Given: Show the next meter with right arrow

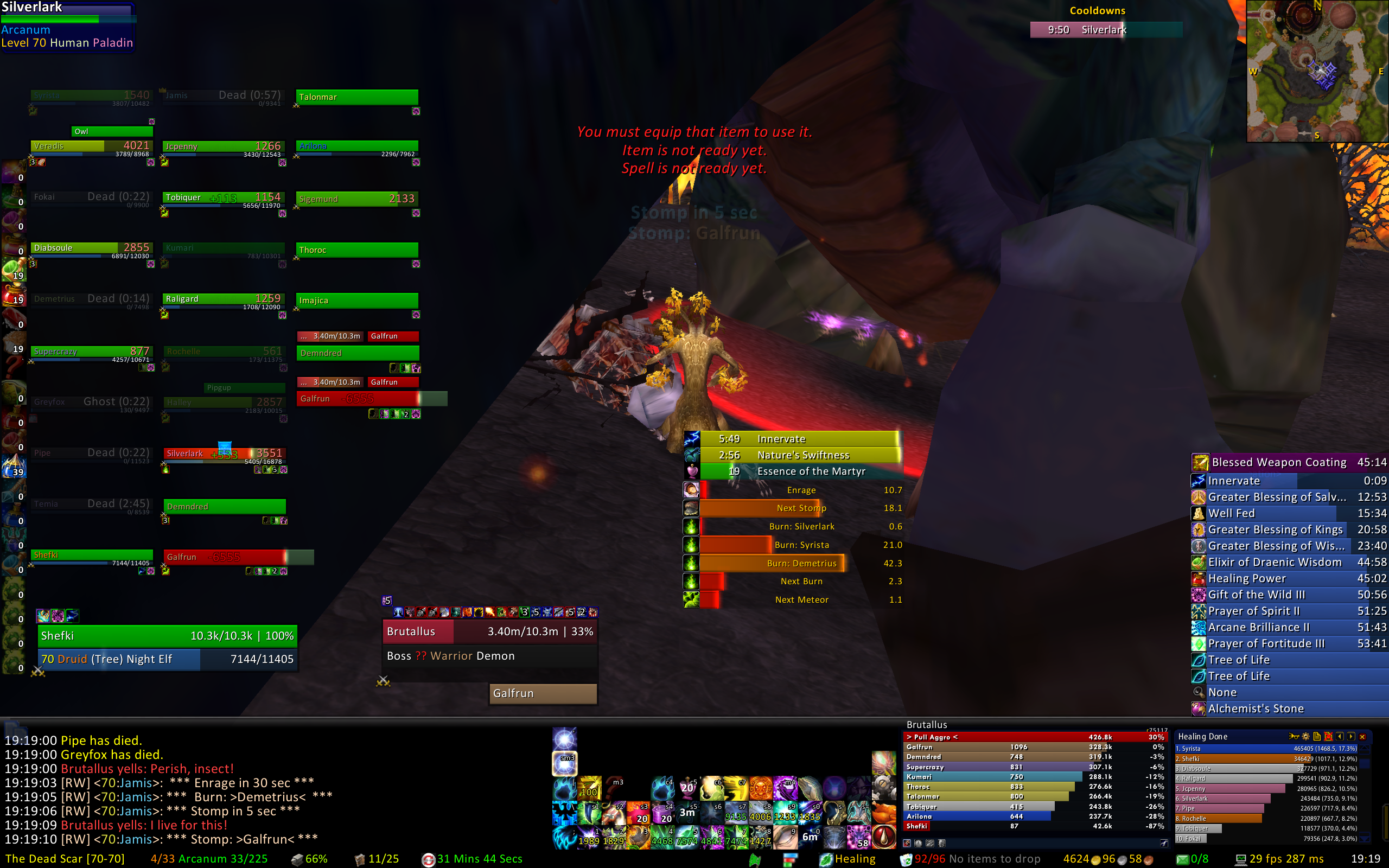Looking at the screenshot, I should point(1351,737).
